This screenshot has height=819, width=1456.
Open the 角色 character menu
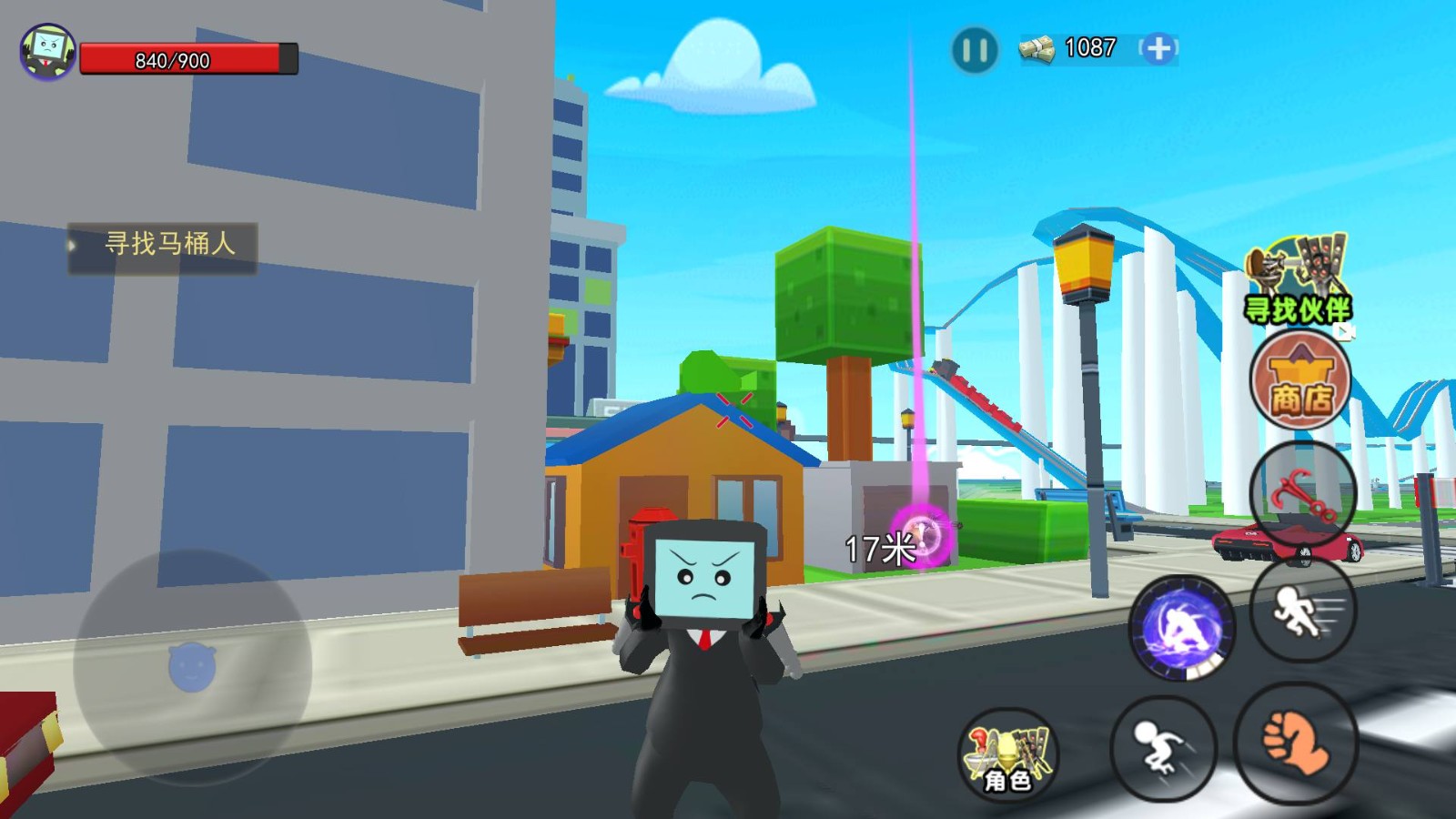tap(1007, 754)
